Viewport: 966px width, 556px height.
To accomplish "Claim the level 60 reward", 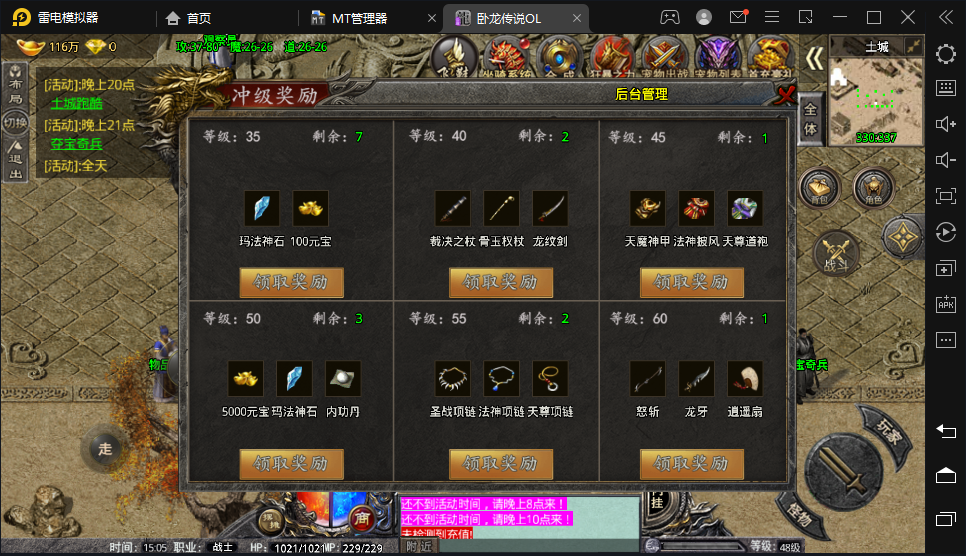I will [692, 464].
